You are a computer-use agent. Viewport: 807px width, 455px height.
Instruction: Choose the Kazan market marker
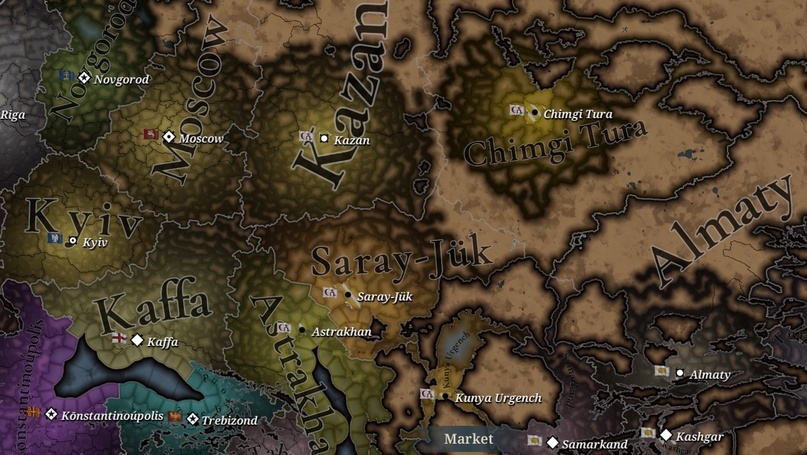(x=324, y=138)
